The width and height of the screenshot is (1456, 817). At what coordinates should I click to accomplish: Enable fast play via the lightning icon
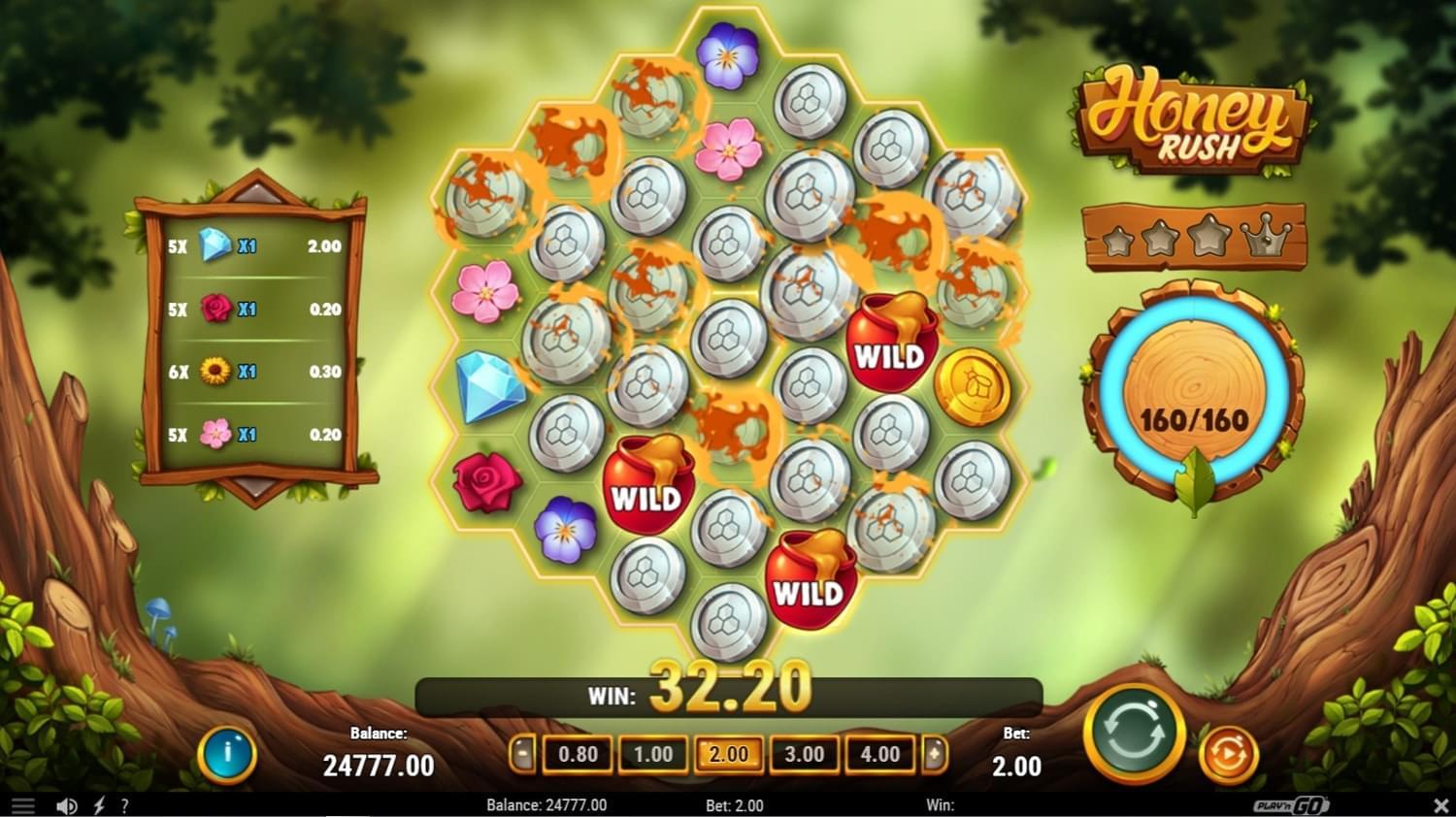(97, 804)
